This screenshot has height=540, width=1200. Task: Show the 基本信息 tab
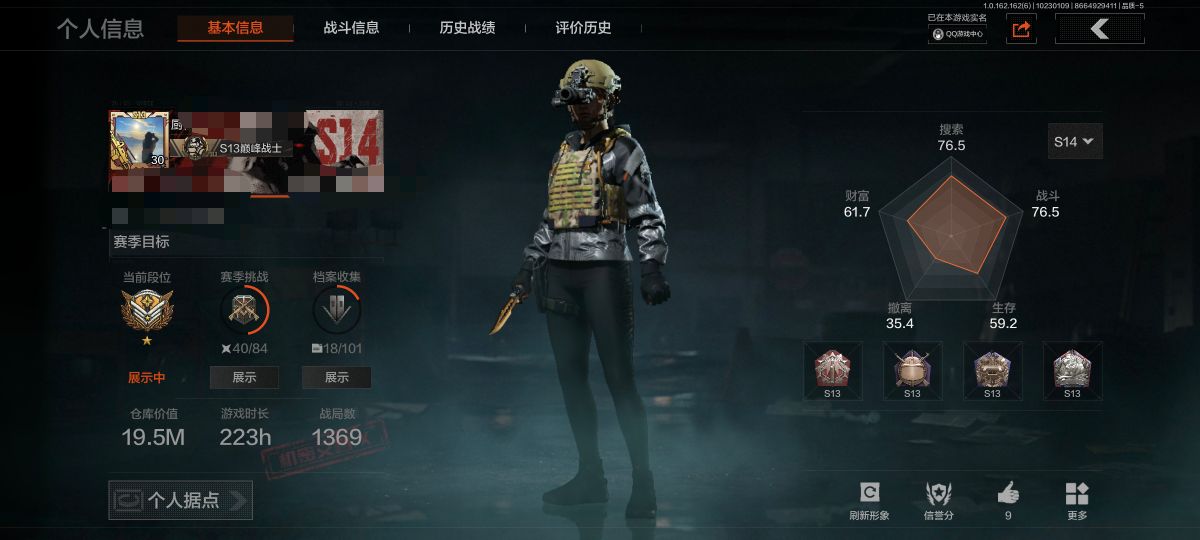235,28
